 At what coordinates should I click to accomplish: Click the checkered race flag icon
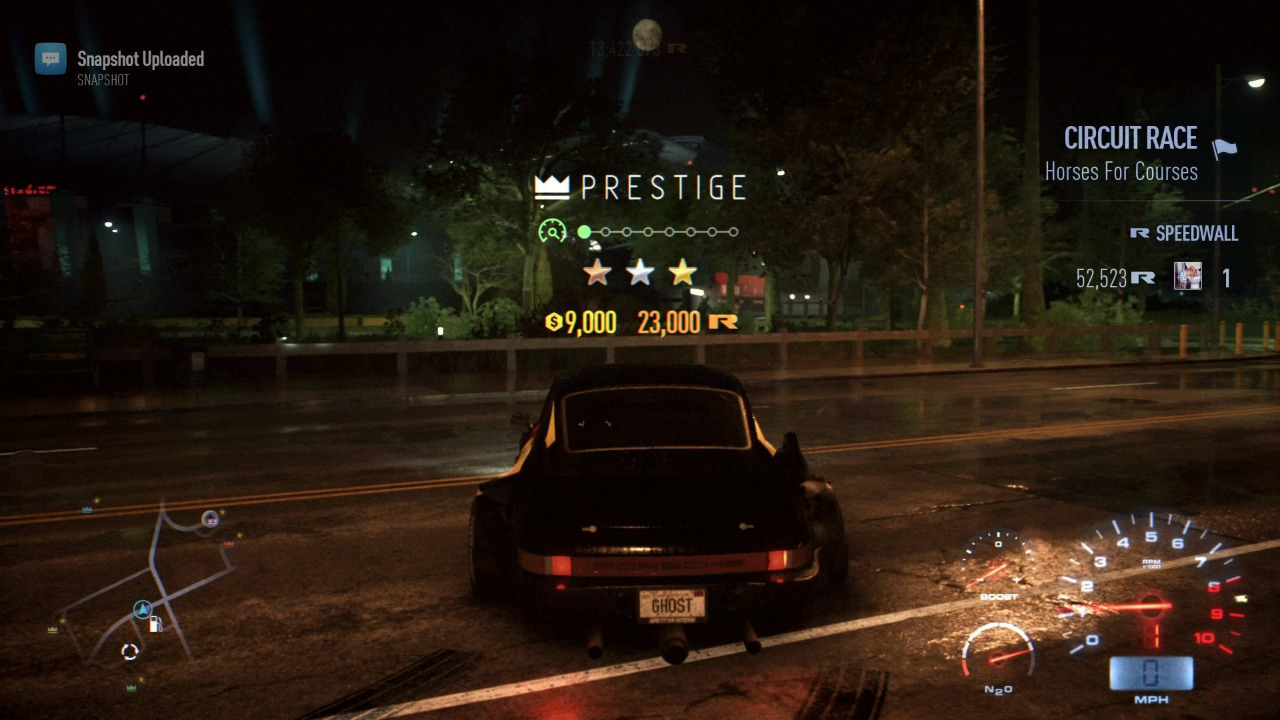1224,149
